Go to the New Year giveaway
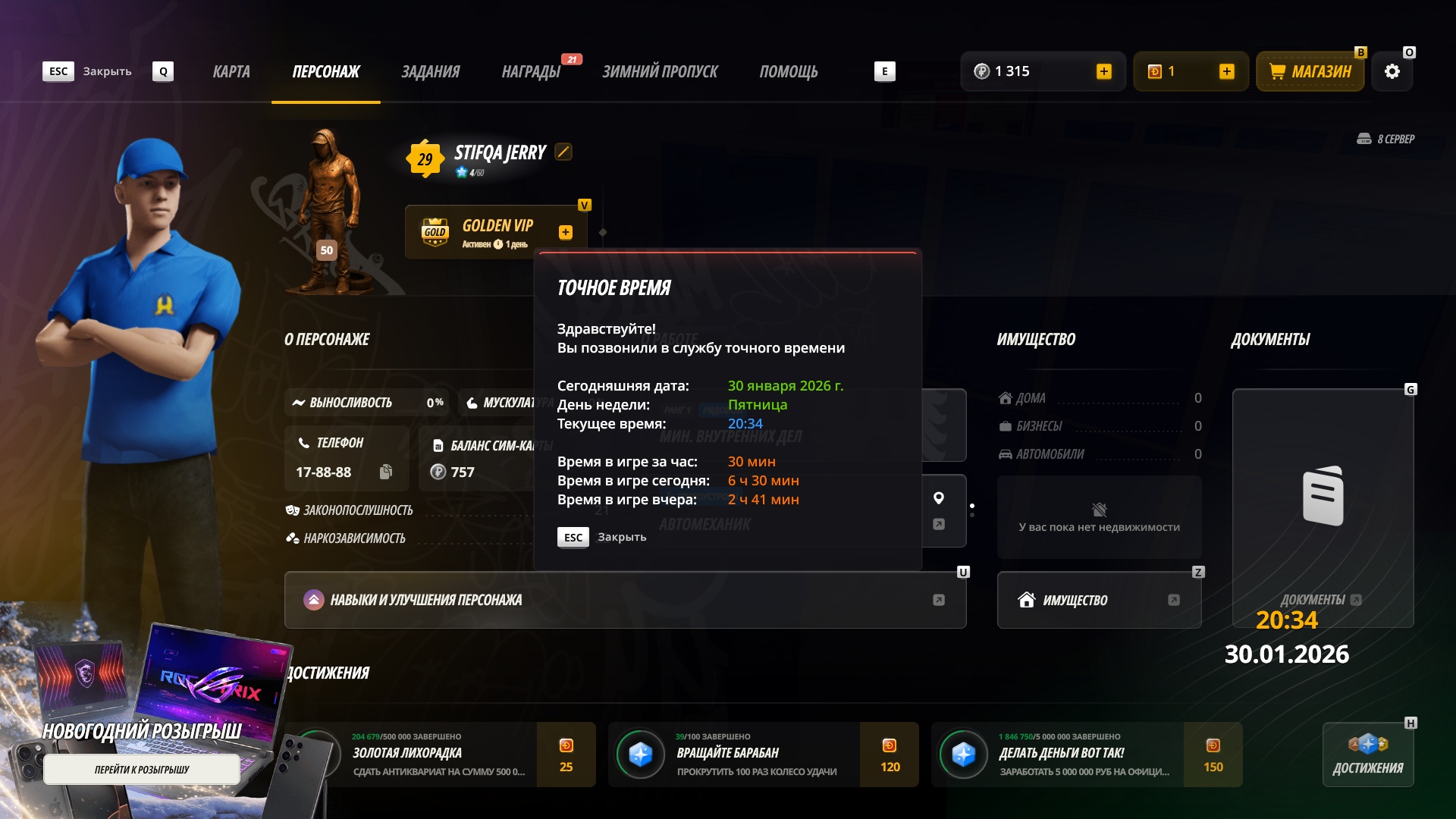The width and height of the screenshot is (1456, 819). pyautogui.click(x=142, y=770)
